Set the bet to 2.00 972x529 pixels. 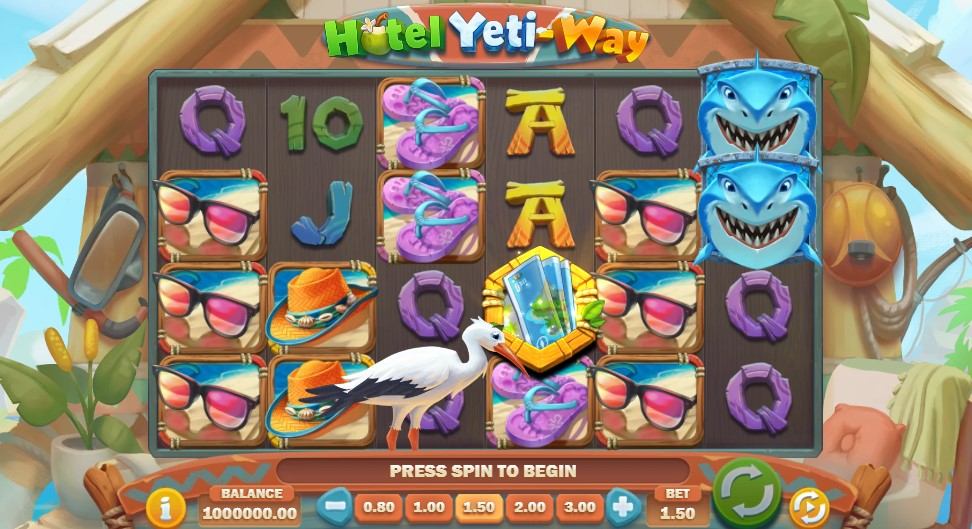[529, 507]
